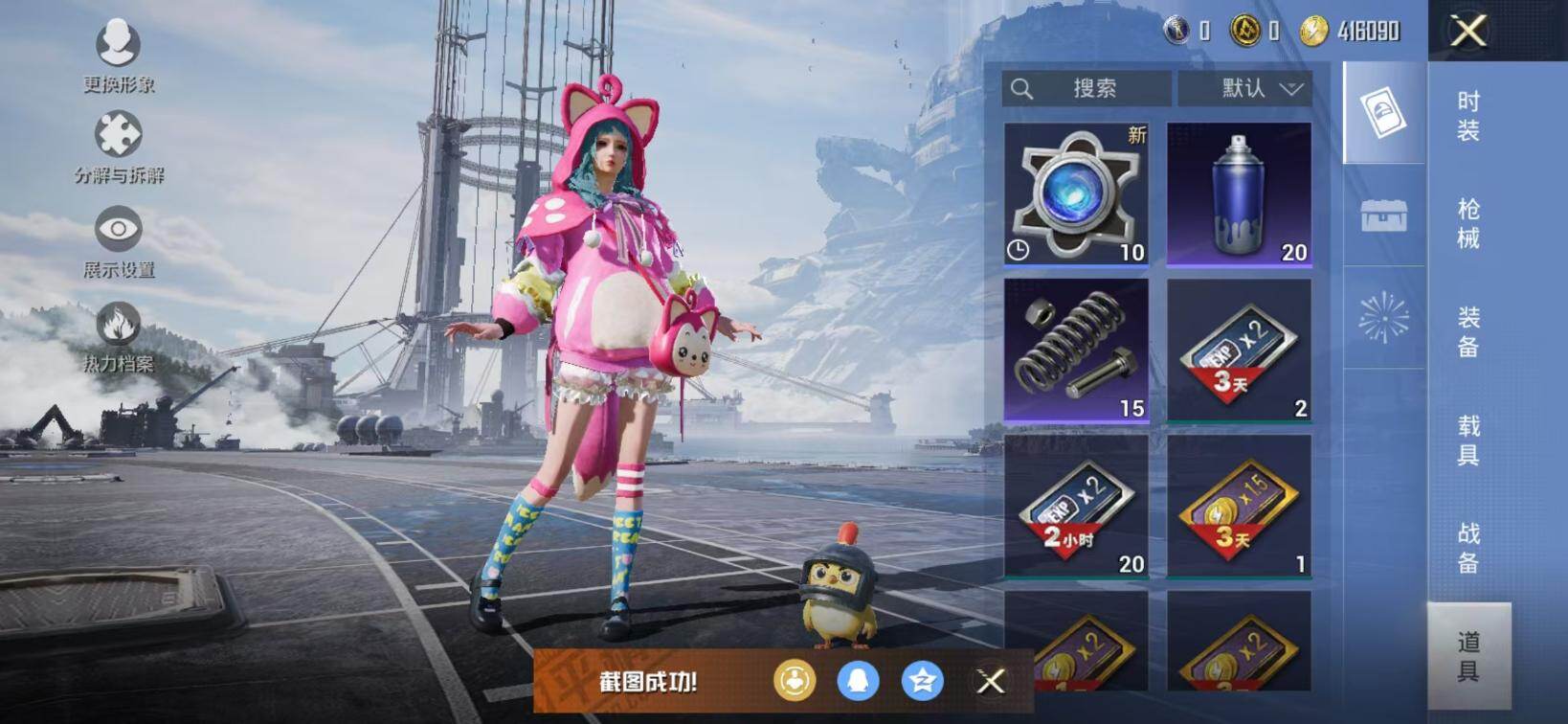Select the spring and bolt parts item

(1076, 351)
